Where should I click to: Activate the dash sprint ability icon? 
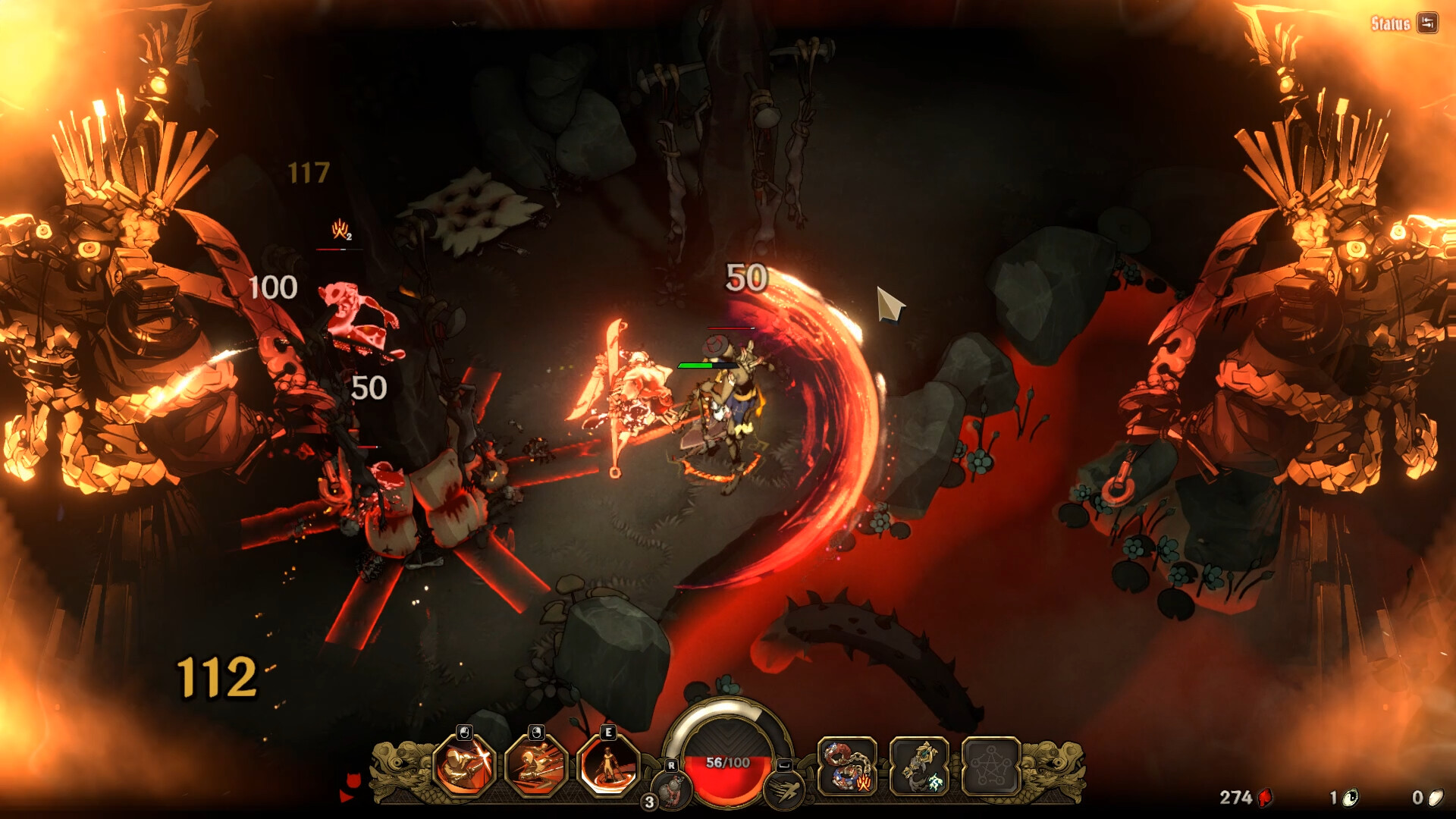784,790
